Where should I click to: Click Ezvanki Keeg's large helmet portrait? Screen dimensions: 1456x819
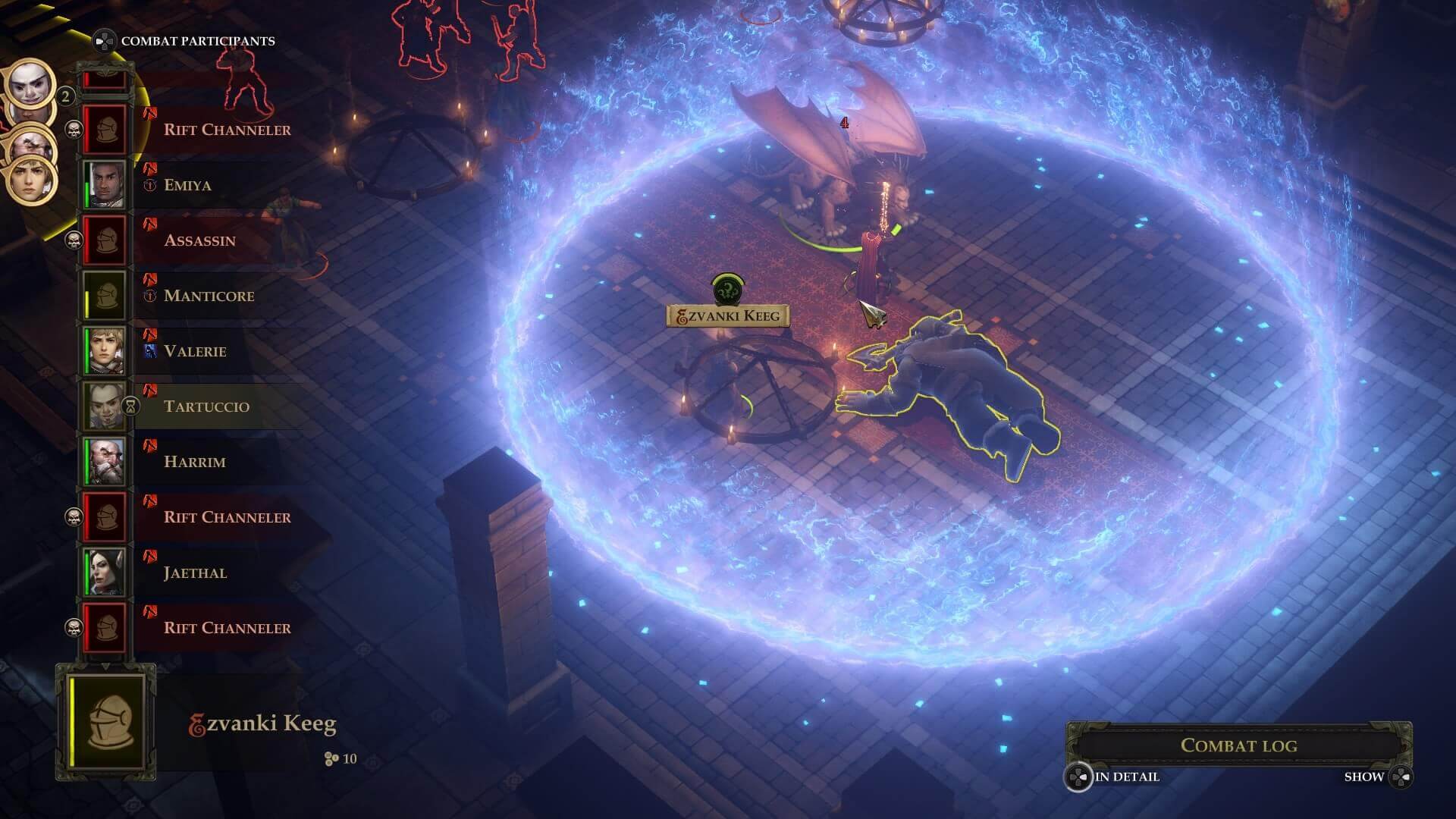coord(106,722)
